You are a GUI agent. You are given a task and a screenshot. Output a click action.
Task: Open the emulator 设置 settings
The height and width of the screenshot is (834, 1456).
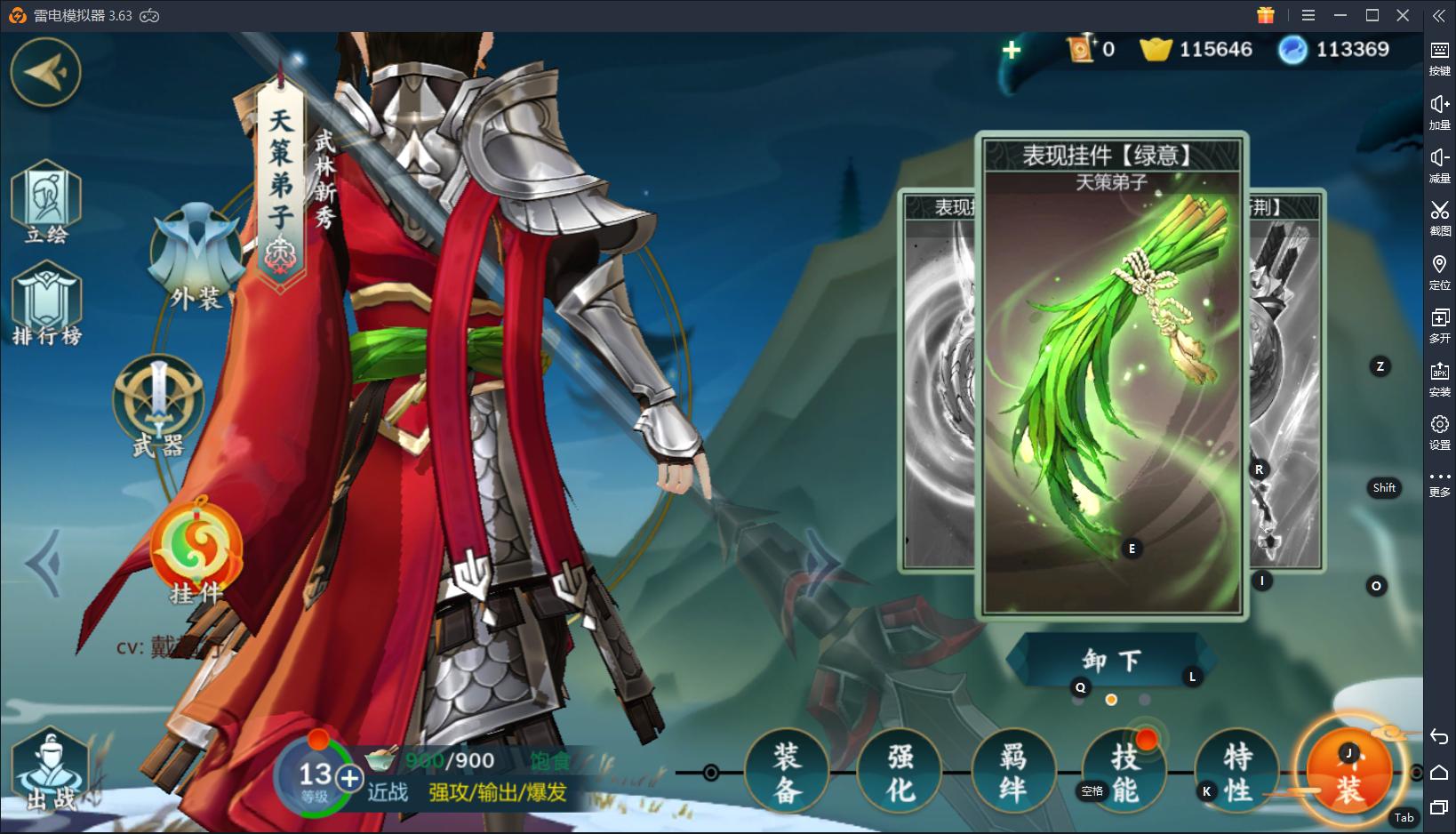[x=1439, y=431]
